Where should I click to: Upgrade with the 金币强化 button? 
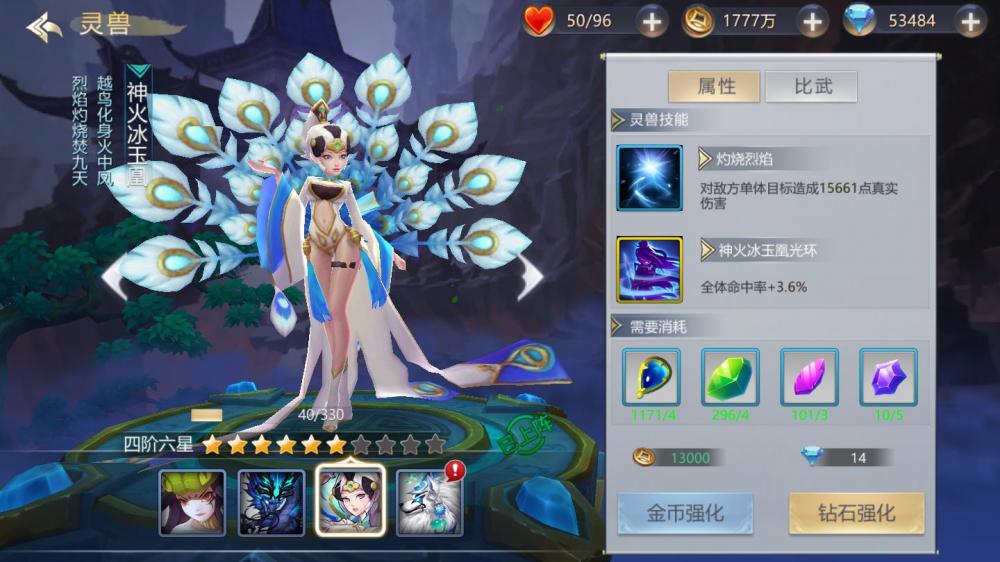(685, 514)
